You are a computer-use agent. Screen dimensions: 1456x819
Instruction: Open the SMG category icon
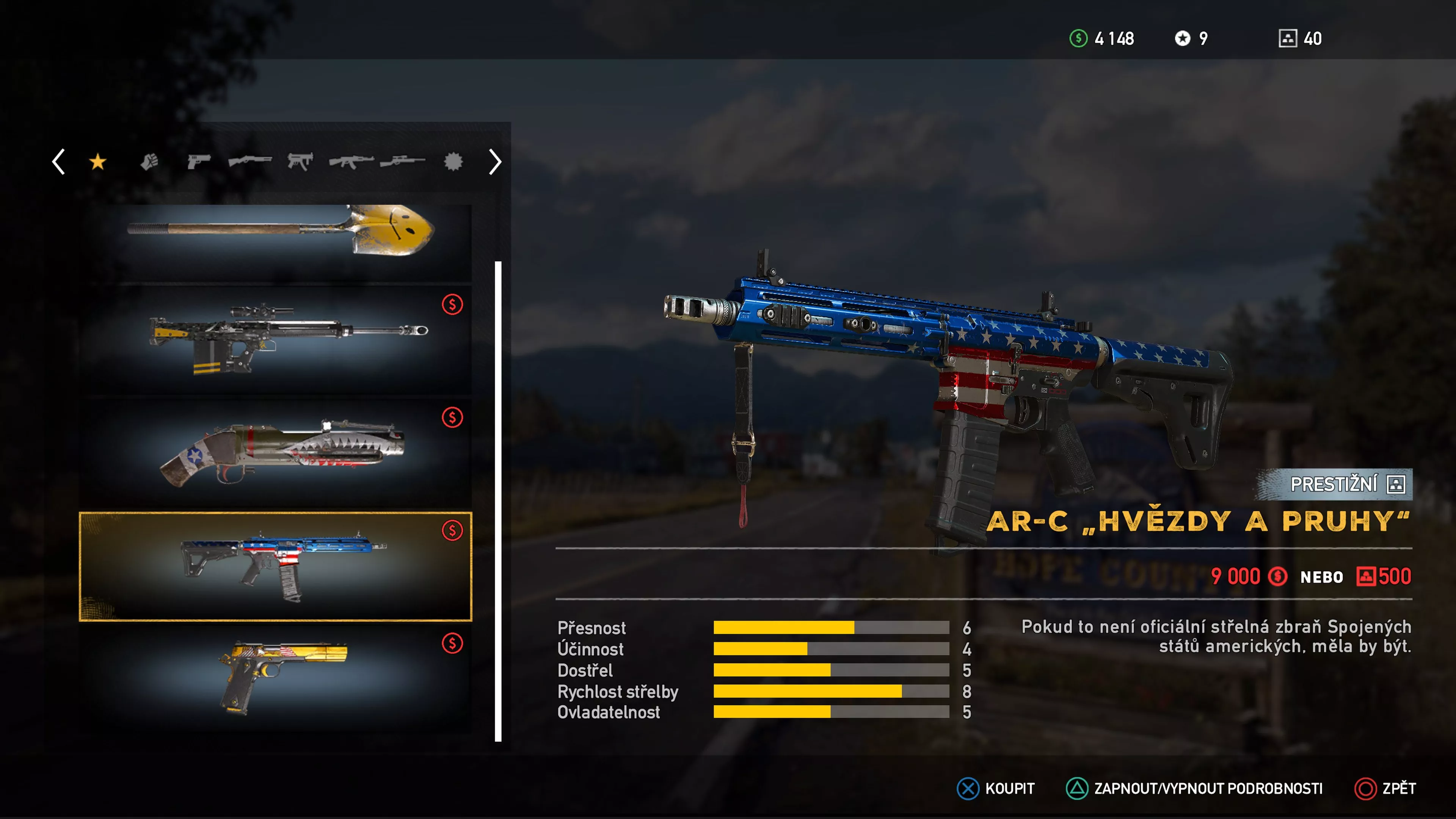[303, 162]
